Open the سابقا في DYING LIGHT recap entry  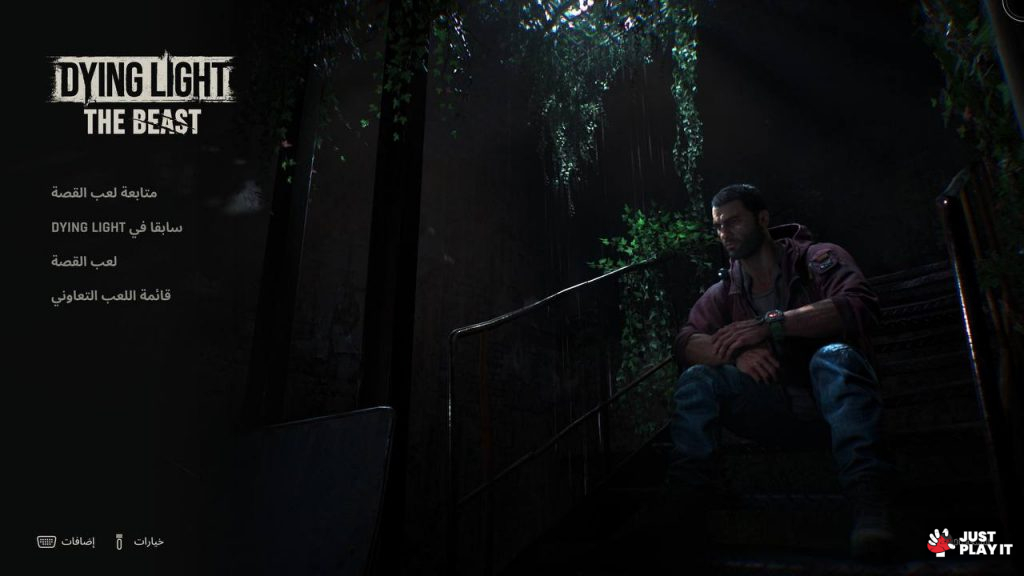117,227
